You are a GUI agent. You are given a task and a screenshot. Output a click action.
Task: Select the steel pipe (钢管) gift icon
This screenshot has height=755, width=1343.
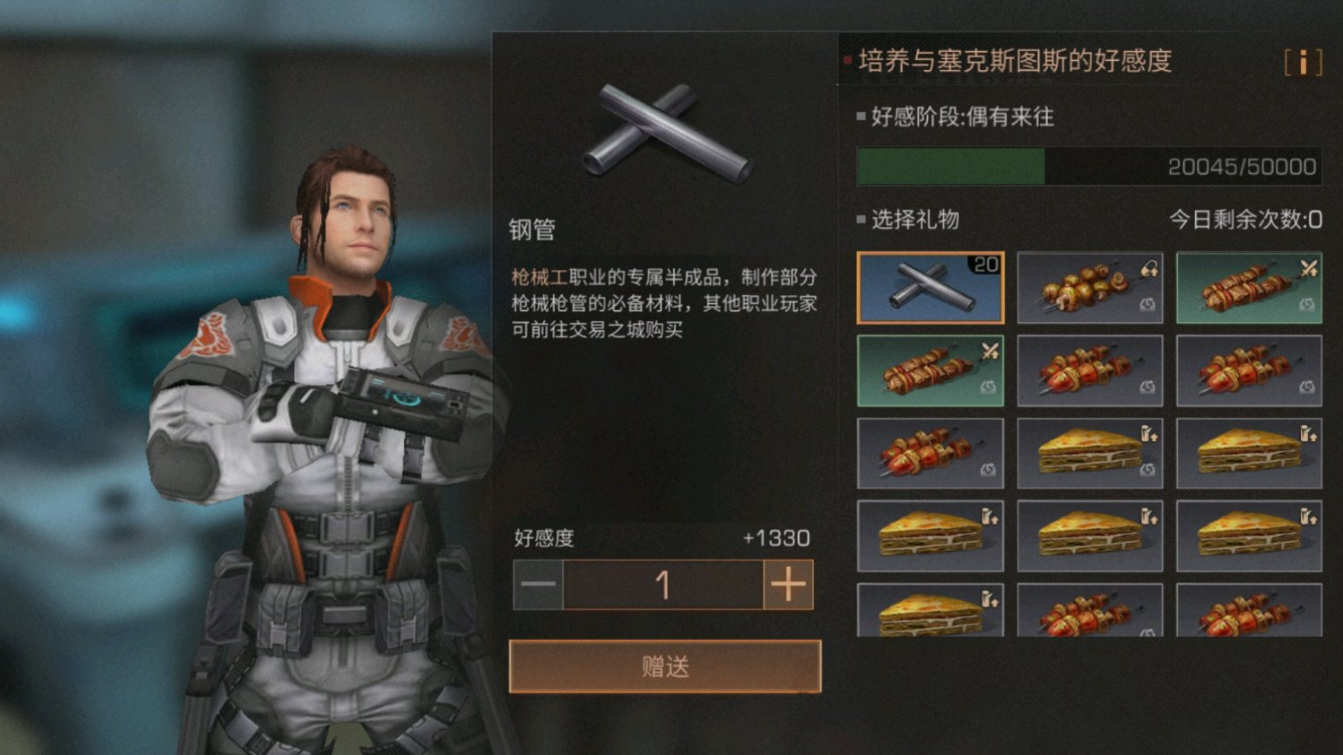929,287
